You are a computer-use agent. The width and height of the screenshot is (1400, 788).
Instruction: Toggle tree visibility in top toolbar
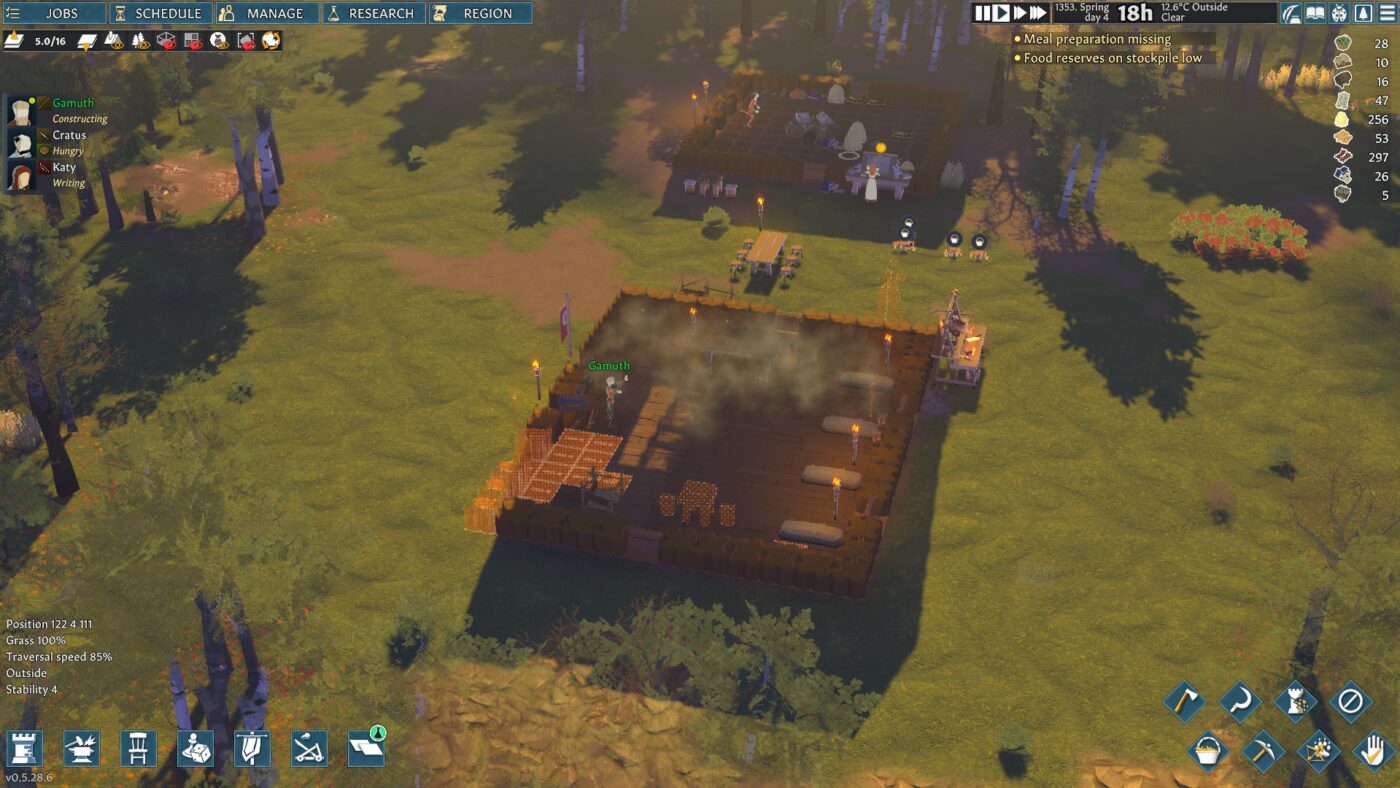click(138, 42)
